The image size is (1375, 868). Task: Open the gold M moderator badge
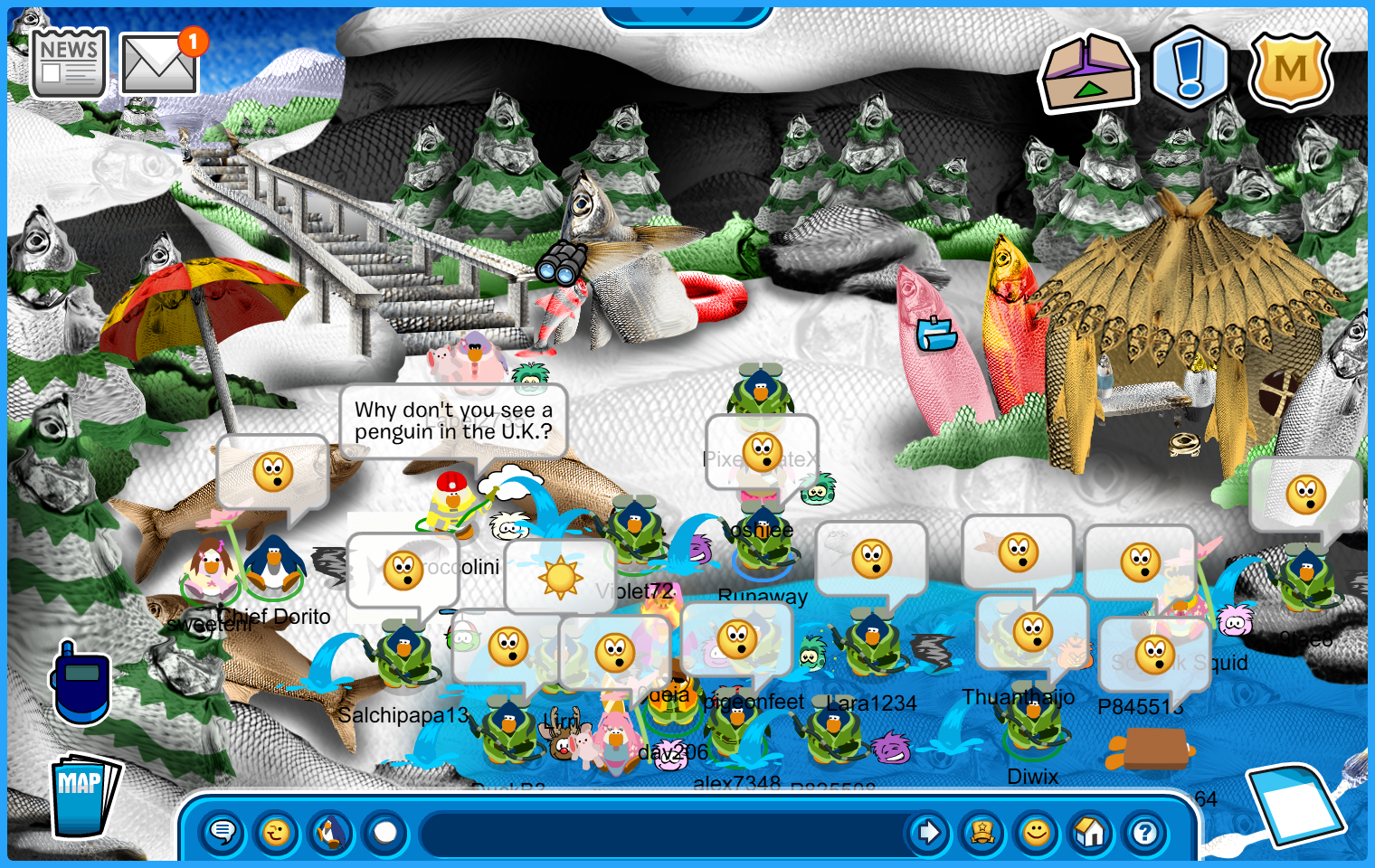pyautogui.click(x=1290, y=70)
